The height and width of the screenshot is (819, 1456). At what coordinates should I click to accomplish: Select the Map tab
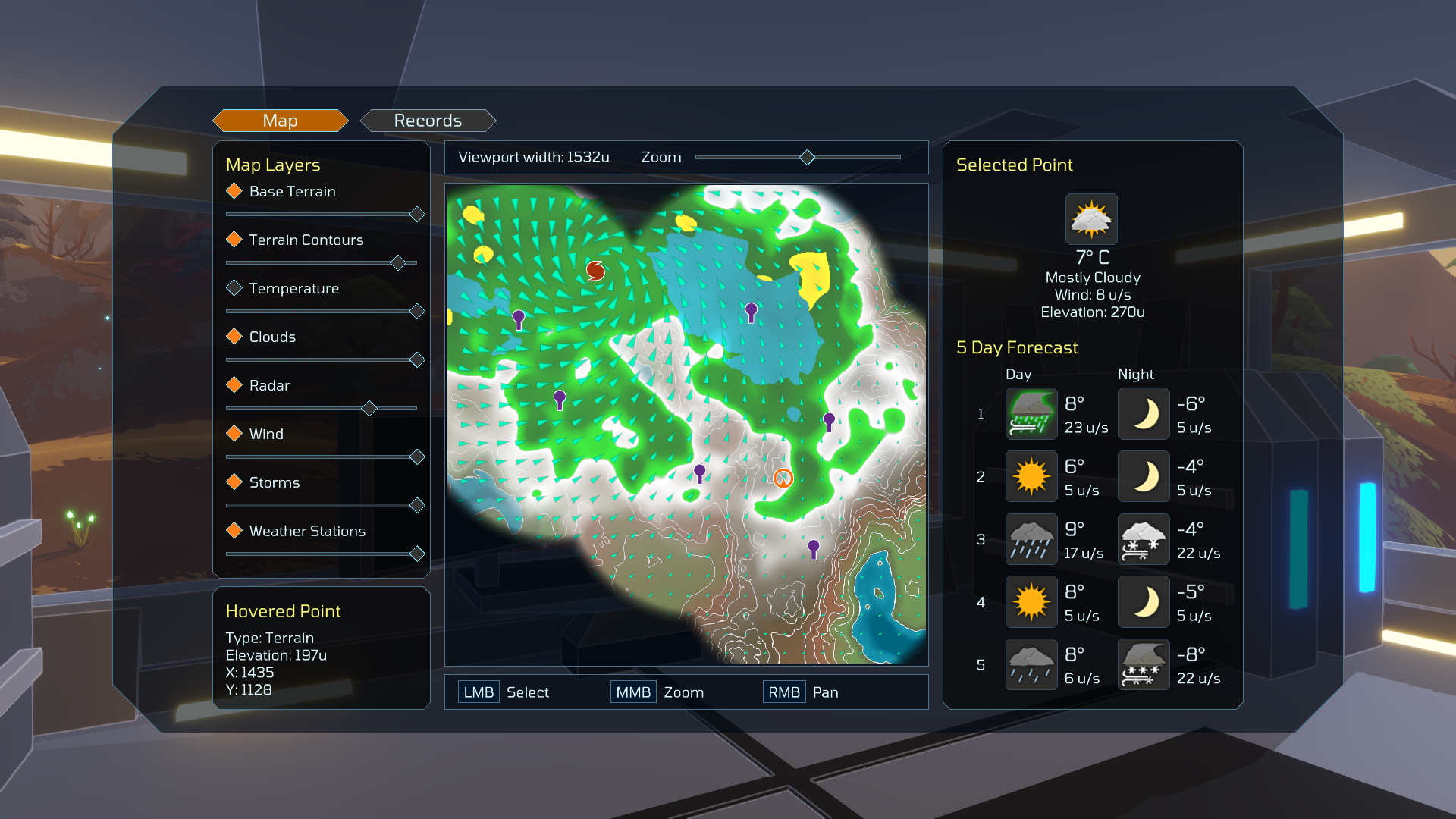click(281, 120)
